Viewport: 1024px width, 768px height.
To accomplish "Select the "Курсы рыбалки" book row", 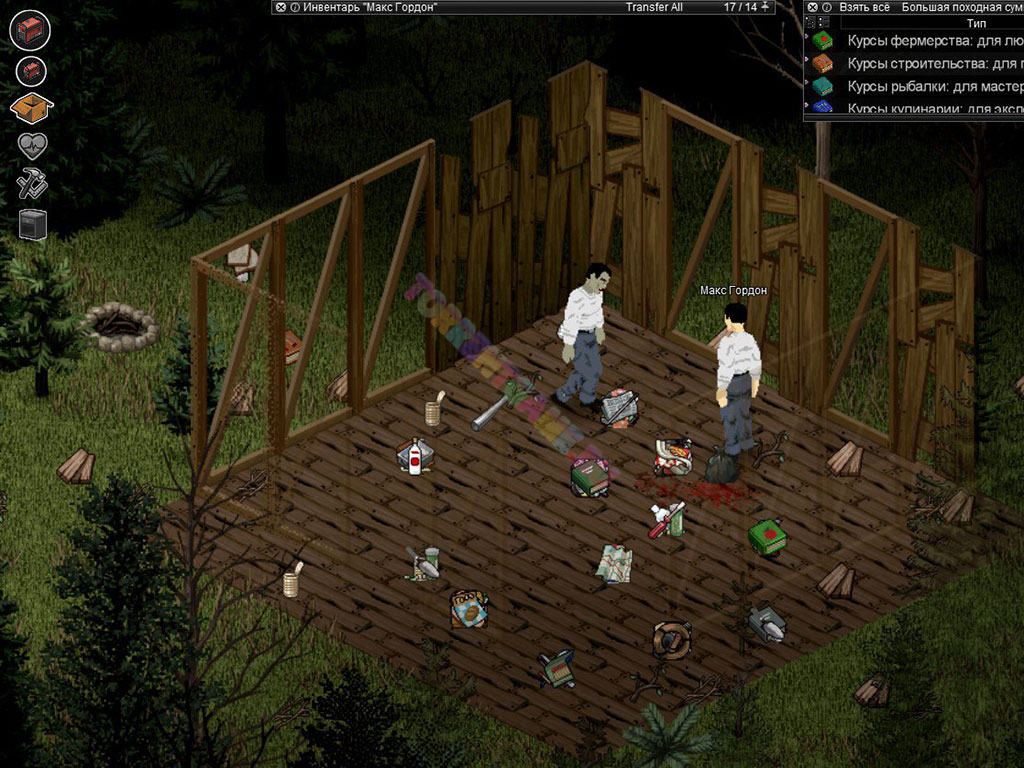I will [920, 85].
